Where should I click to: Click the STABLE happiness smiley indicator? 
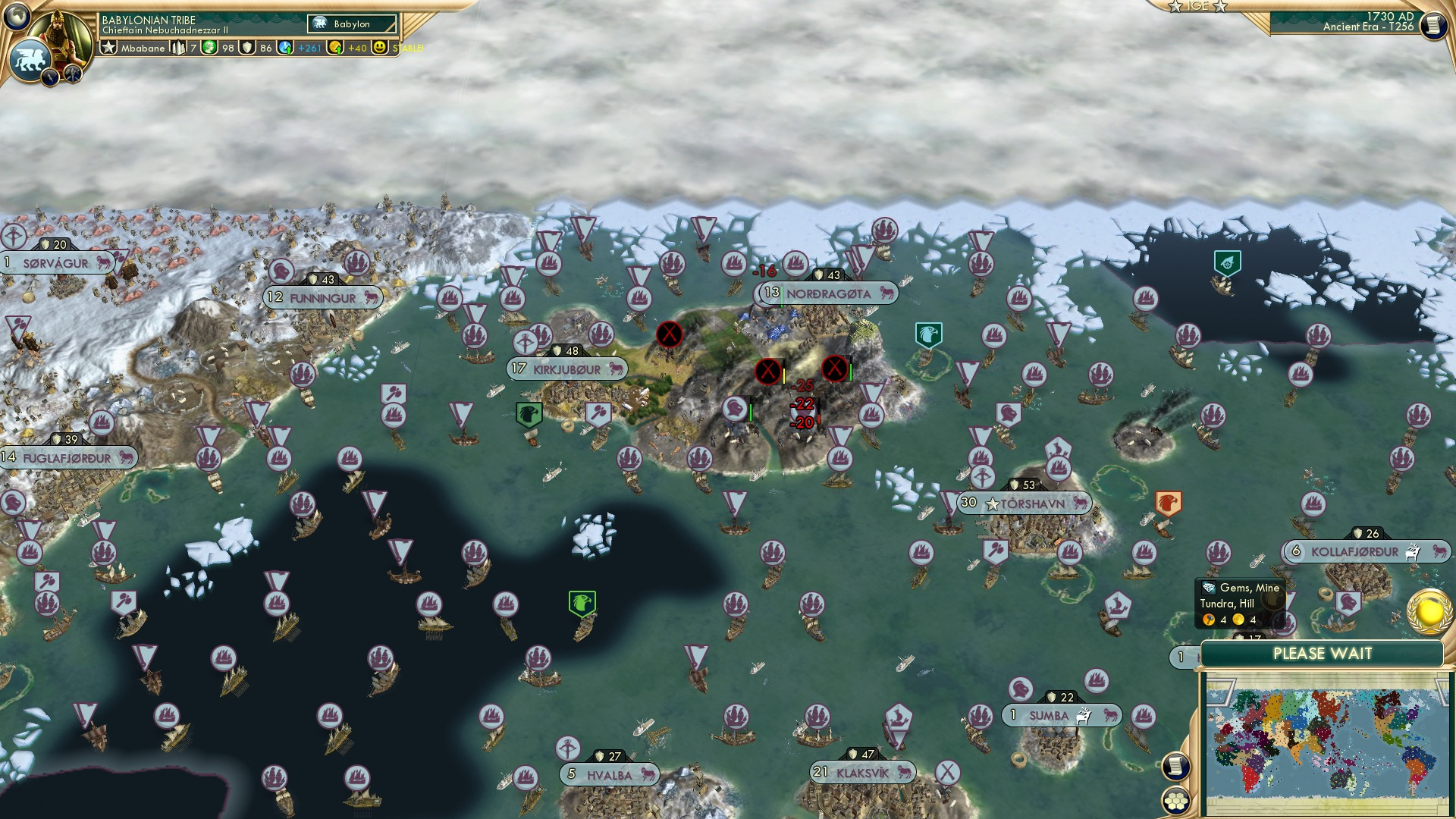pos(380,47)
